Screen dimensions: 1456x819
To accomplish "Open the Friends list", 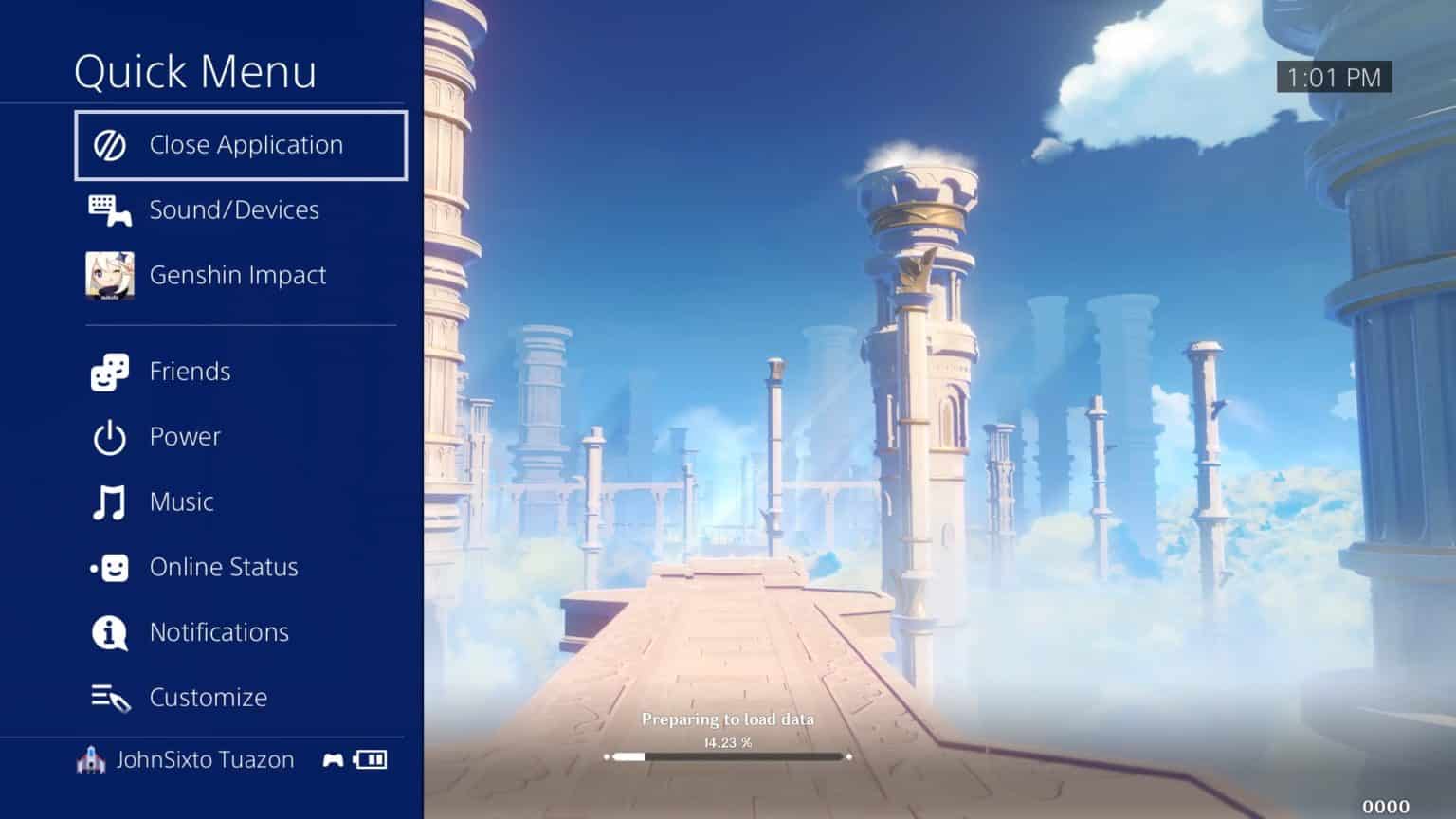I will pos(190,372).
